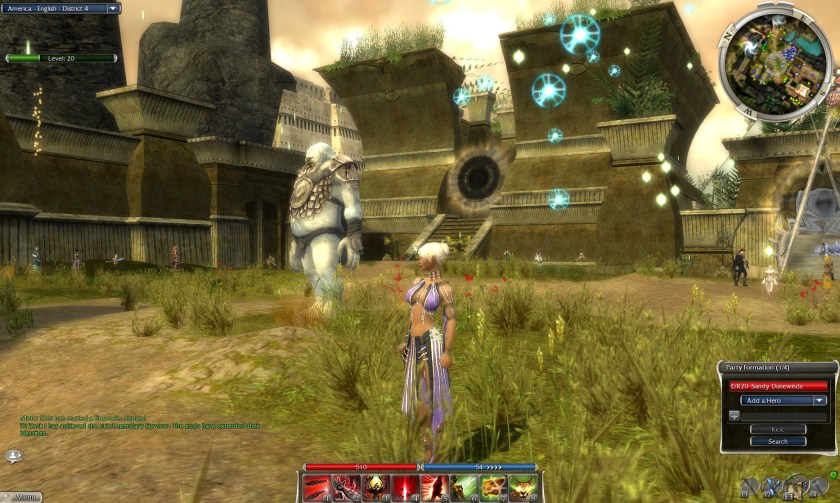Click the Kick button in party panel

(777, 429)
